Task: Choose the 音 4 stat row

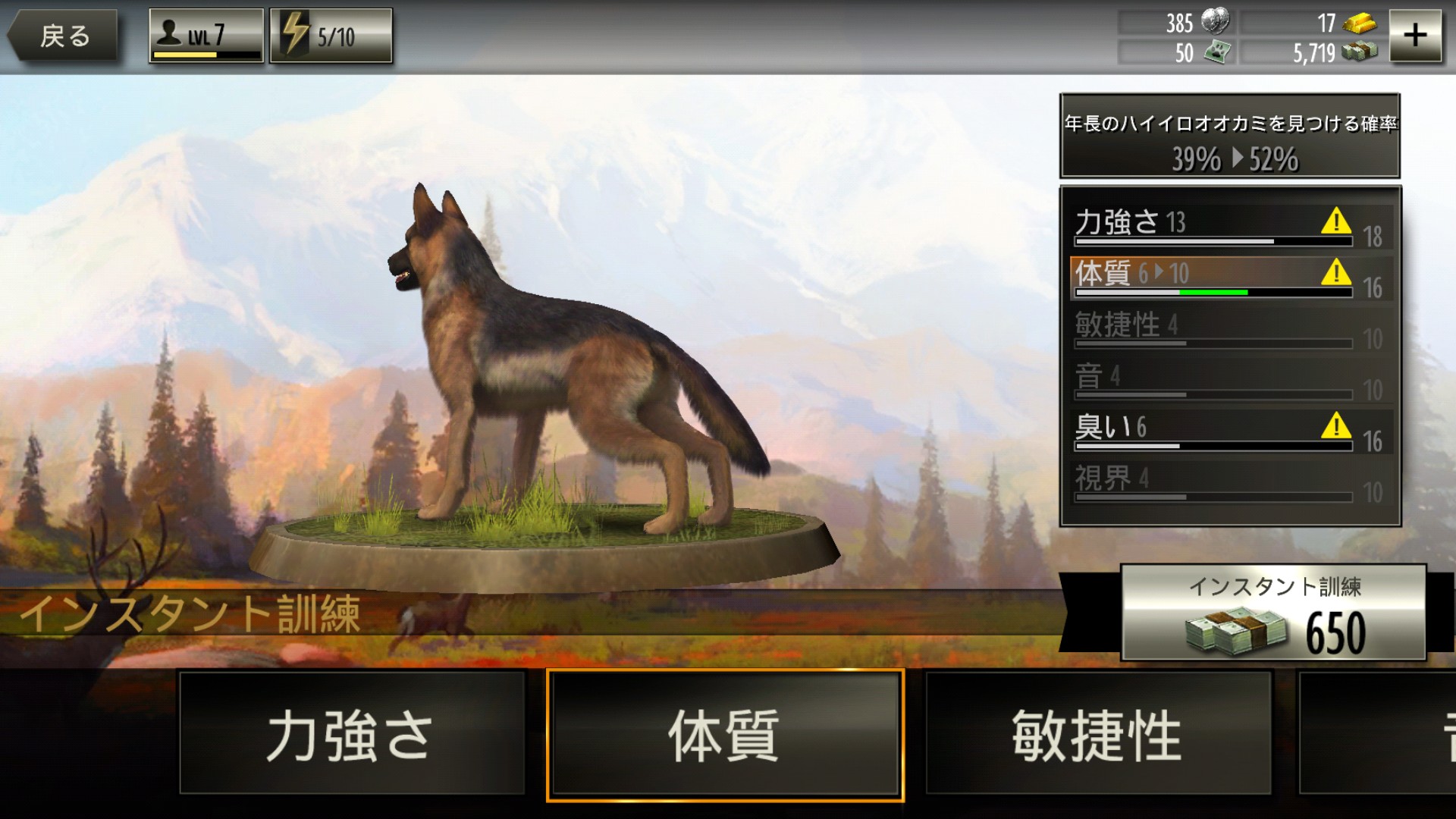Action: click(1213, 380)
